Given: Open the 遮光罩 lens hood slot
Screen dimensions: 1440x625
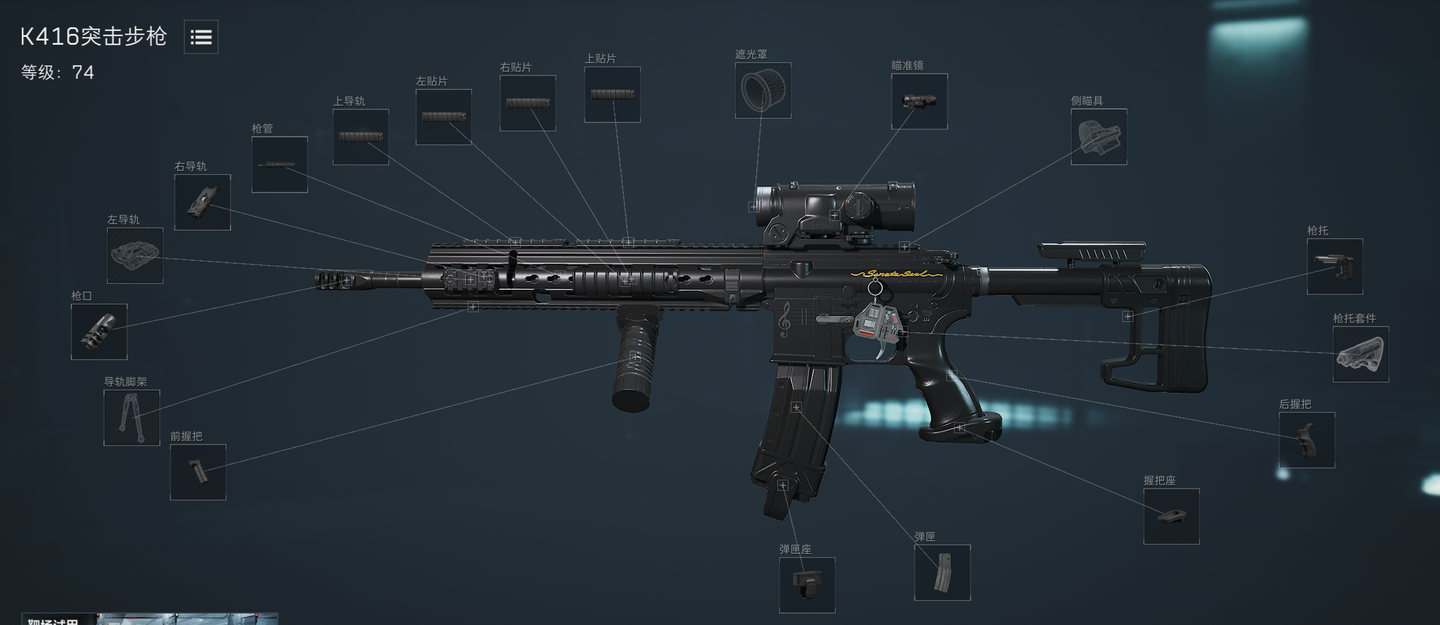Looking at the screenshot, I should coord(763,91).
